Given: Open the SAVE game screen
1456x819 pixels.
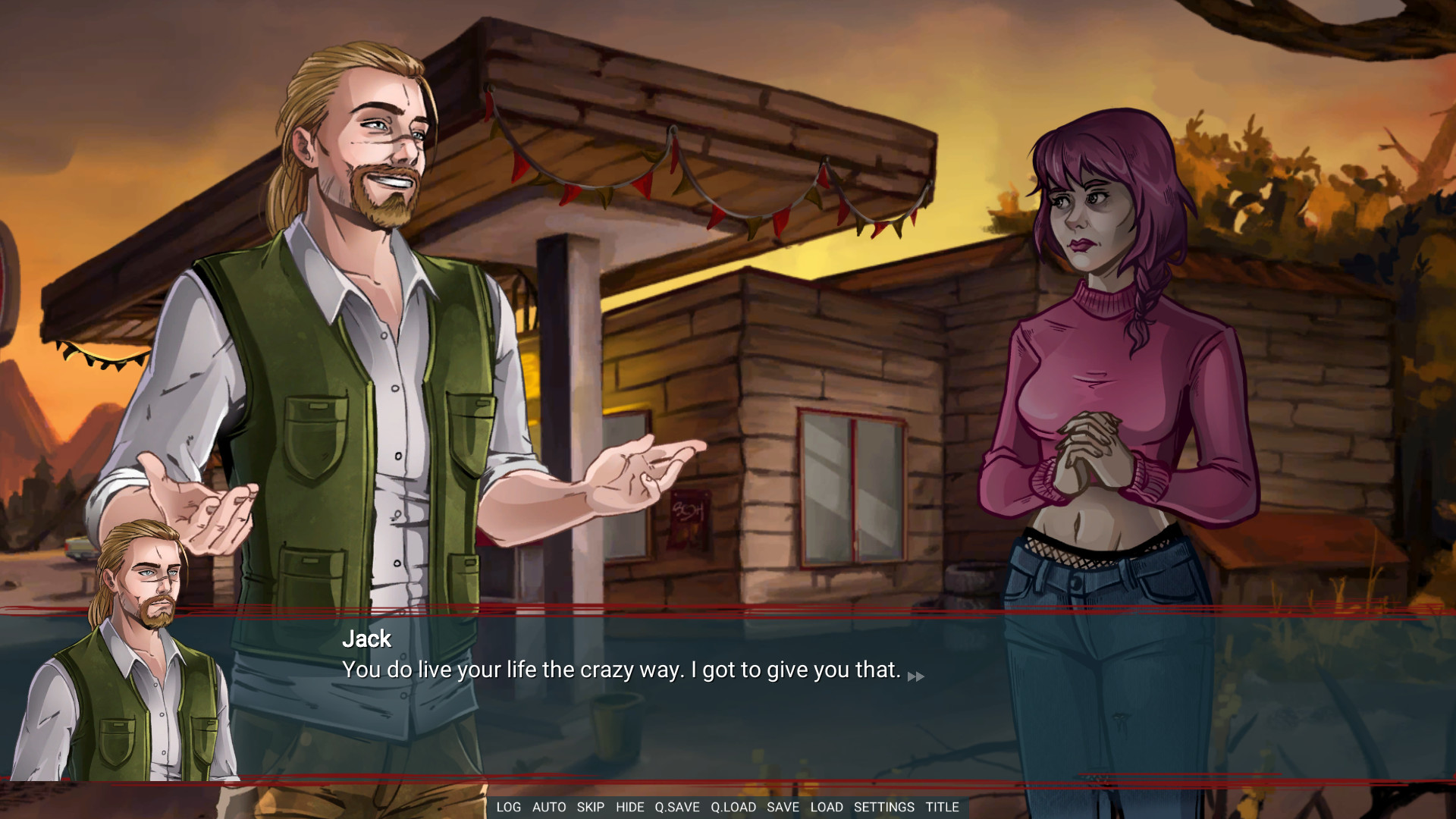Looking at the screenshot, I should pos(783,807).
